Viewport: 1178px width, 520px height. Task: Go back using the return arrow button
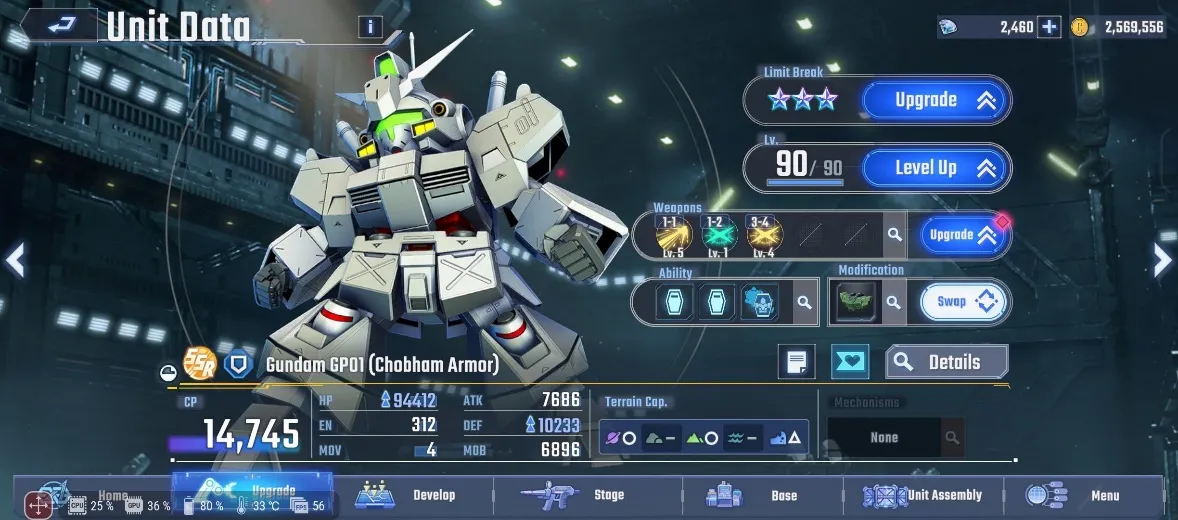tap(60, 24)
